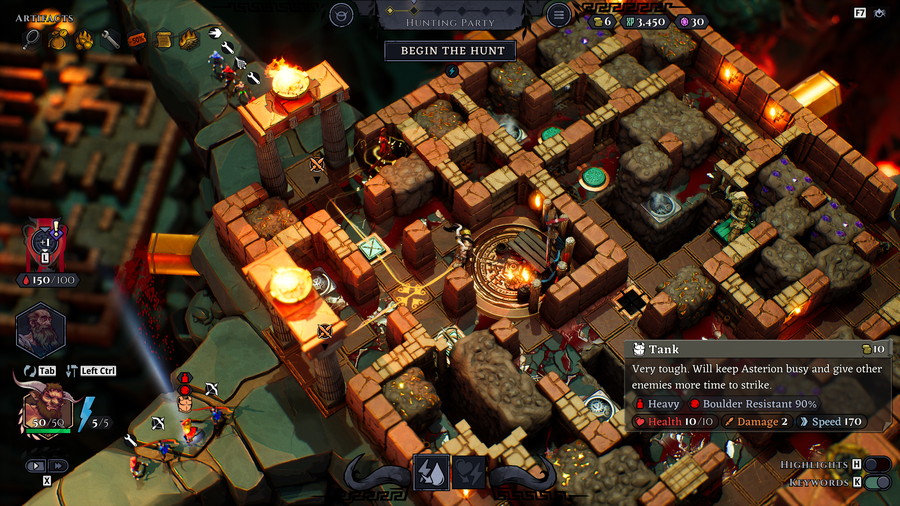Select the wrench artifact

(110, 40)
